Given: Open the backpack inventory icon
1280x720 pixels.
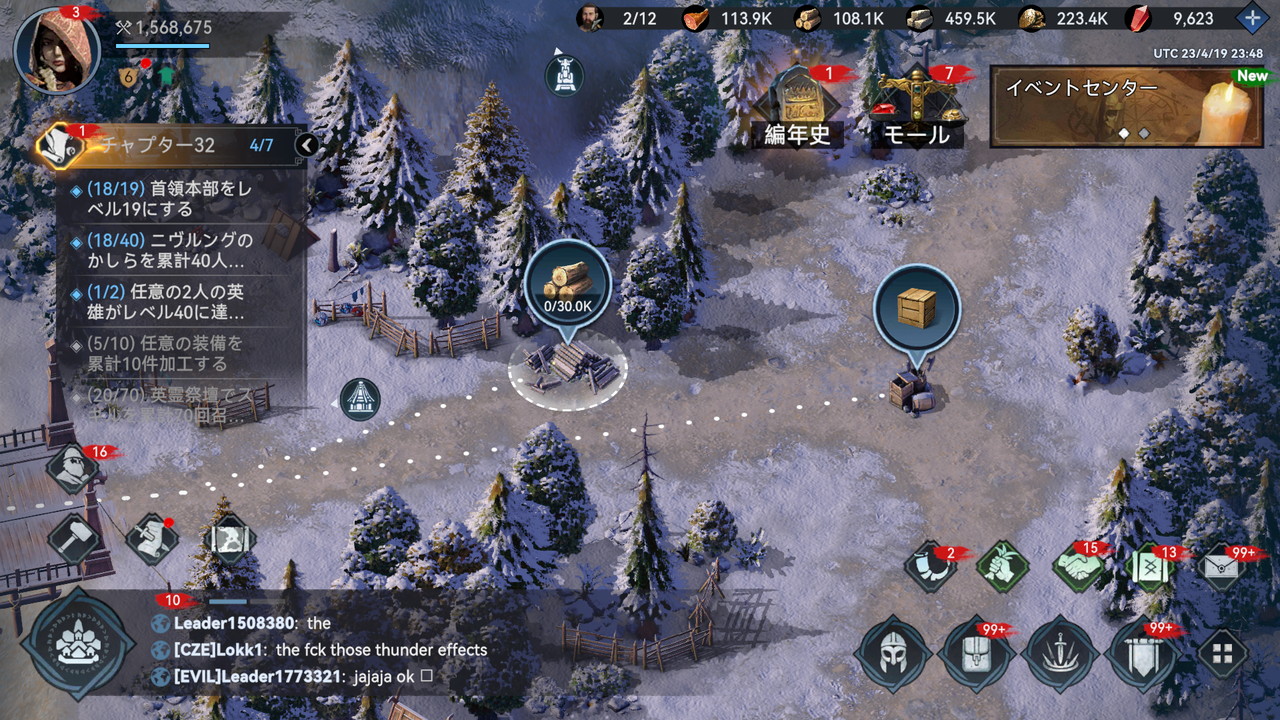Looking at the screenshot, I should [x=976, y=655].
